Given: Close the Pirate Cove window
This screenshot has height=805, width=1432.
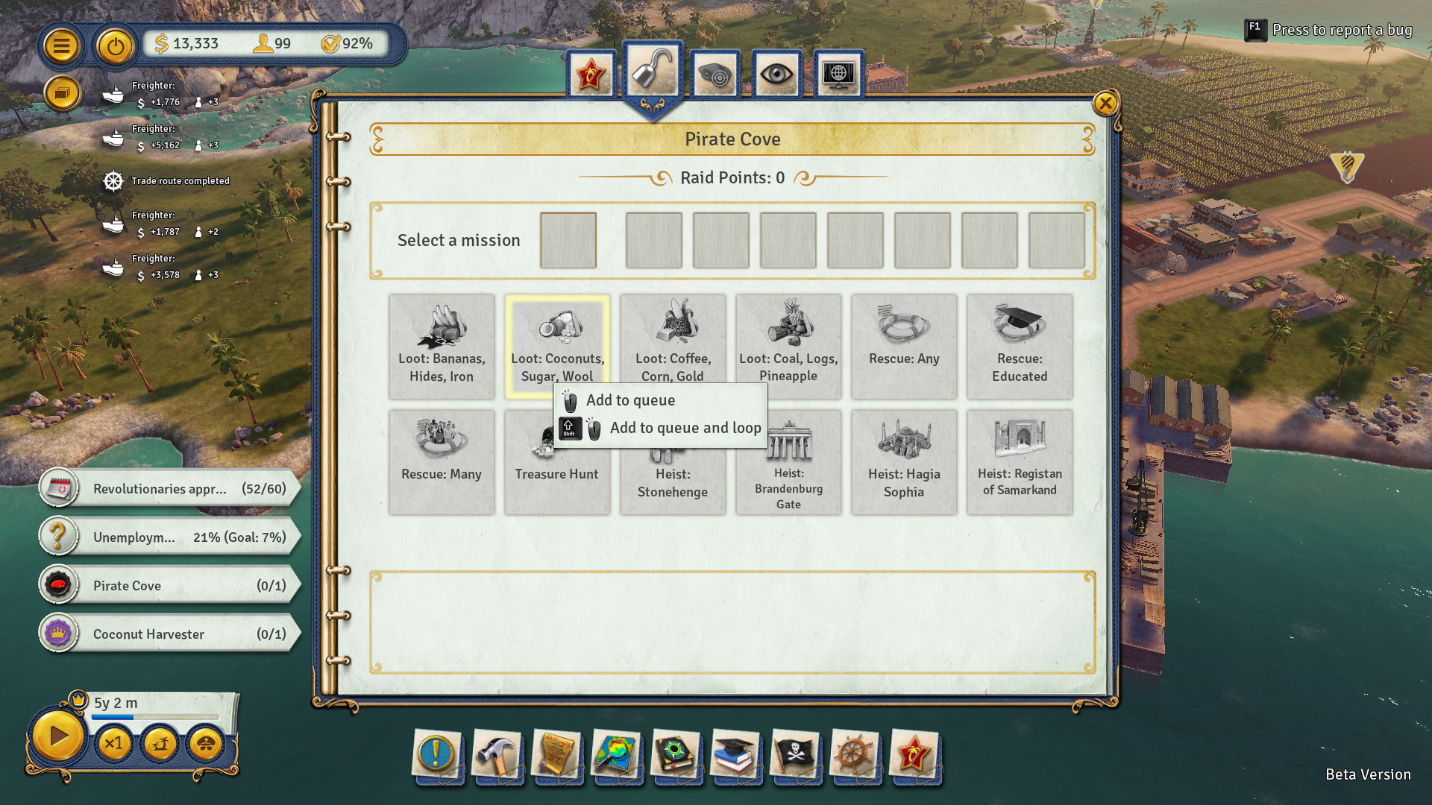Looking at the screenshot, I should click(1105, 103).
